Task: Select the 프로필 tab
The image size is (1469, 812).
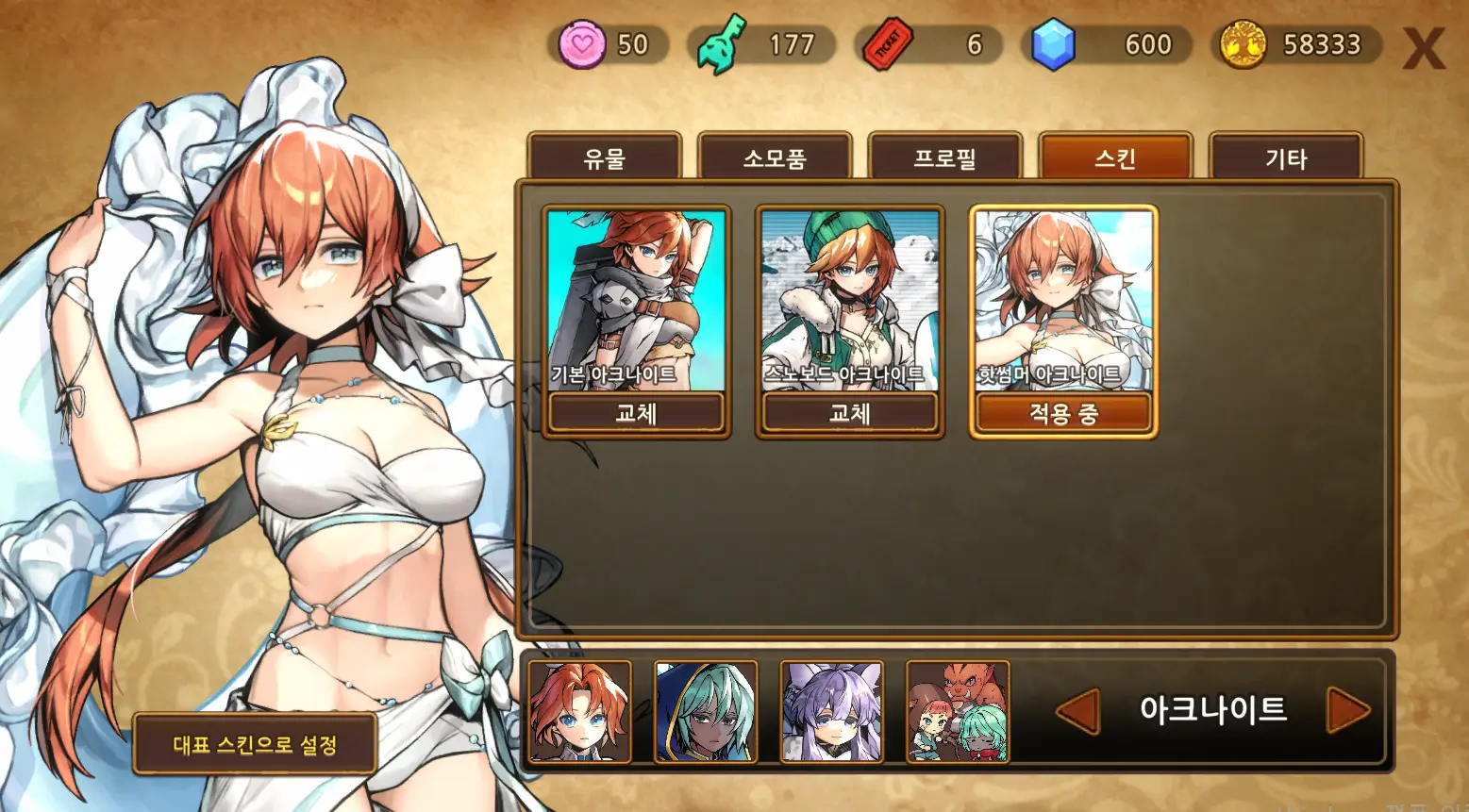Action: 944,157
